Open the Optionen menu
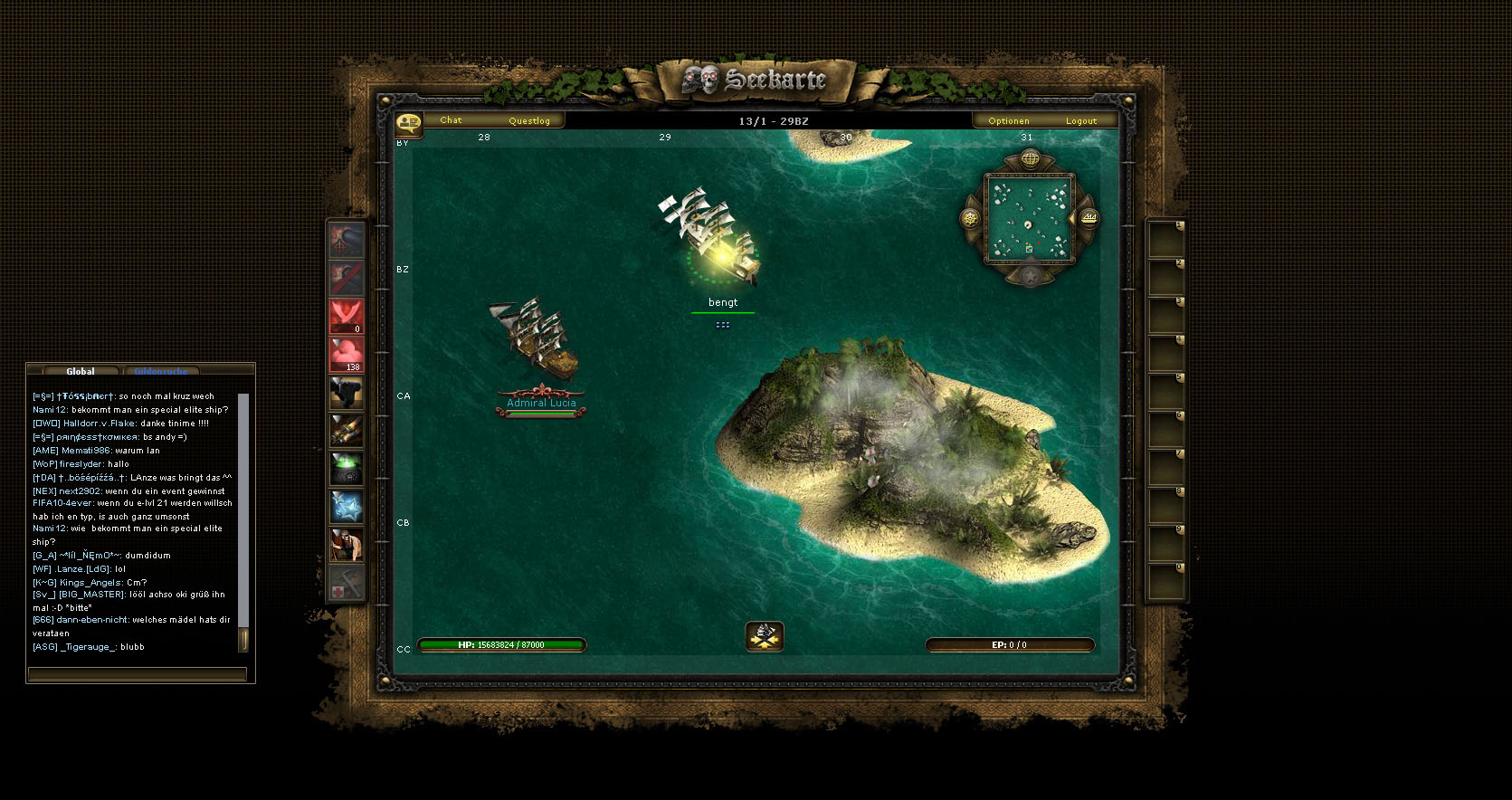 click(x=1008, y=120)
